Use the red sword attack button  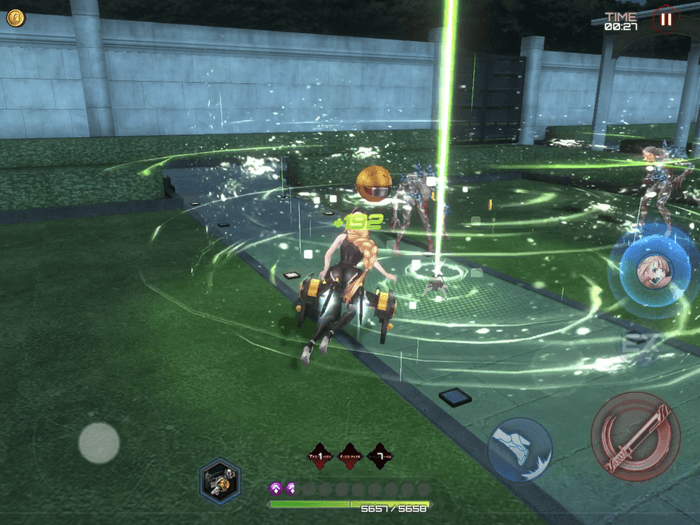pos(635,435)
